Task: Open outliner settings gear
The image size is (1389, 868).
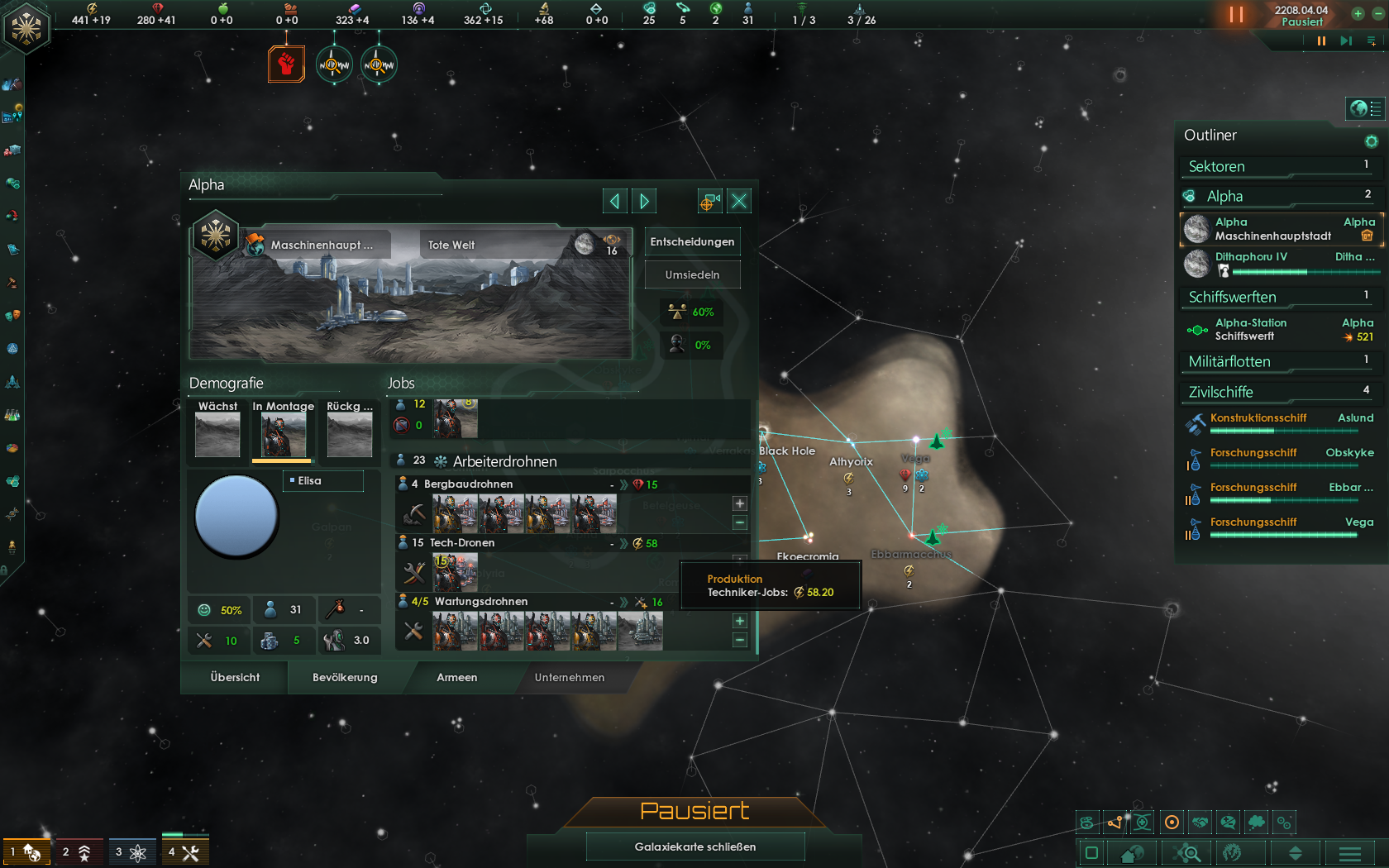Action: coord(1371,141)
